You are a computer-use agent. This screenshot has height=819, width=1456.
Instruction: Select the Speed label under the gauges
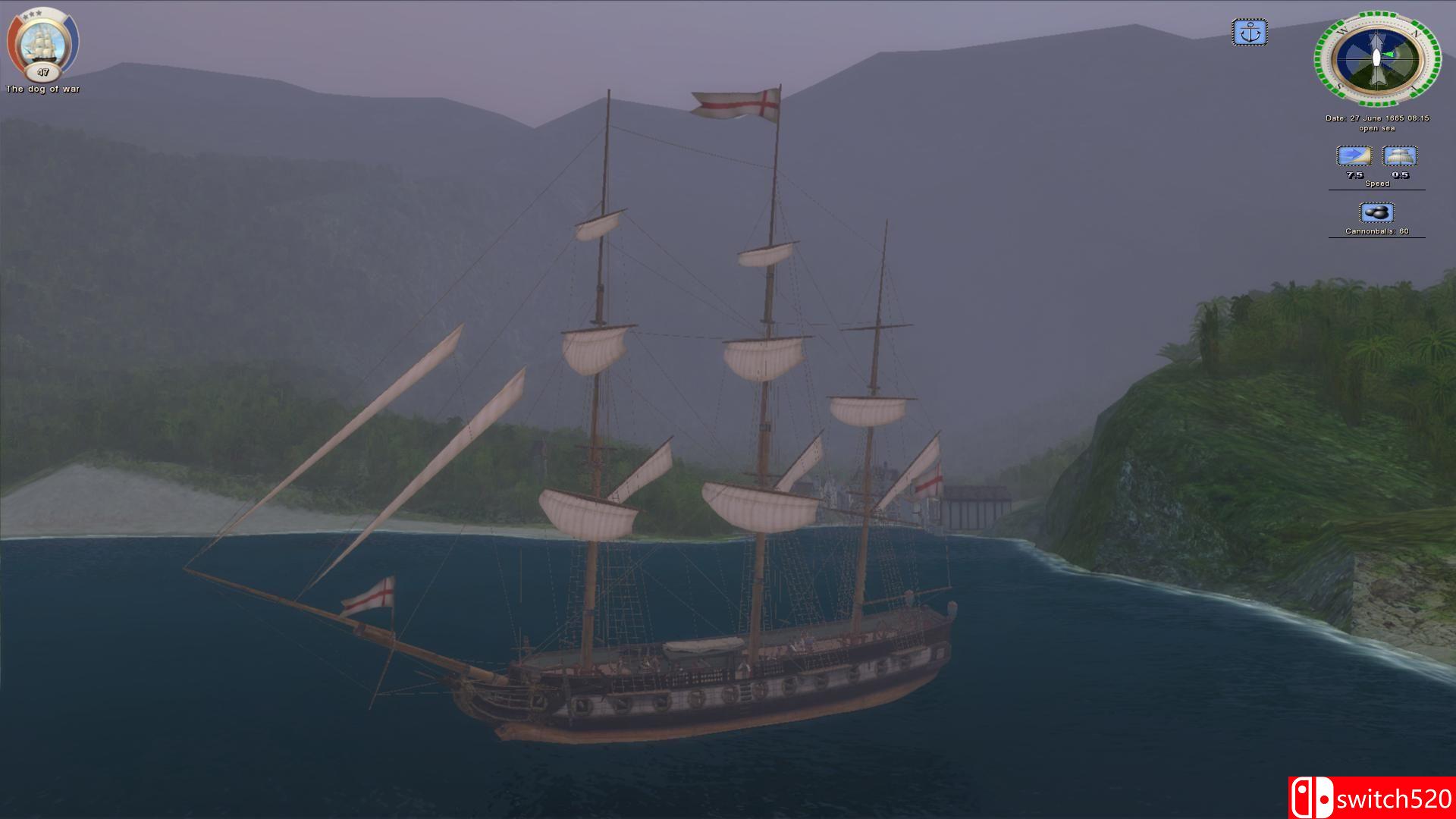1377,183
